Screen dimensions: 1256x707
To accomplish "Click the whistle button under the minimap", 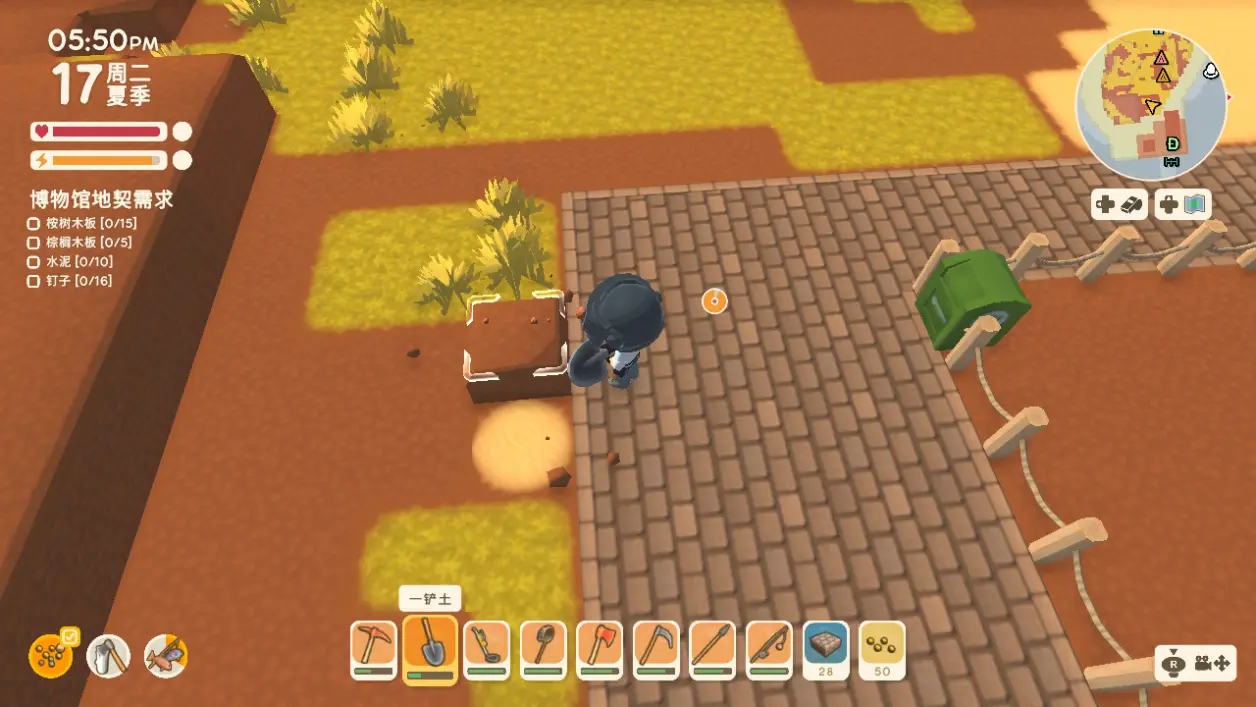I will click(1120, 205).
